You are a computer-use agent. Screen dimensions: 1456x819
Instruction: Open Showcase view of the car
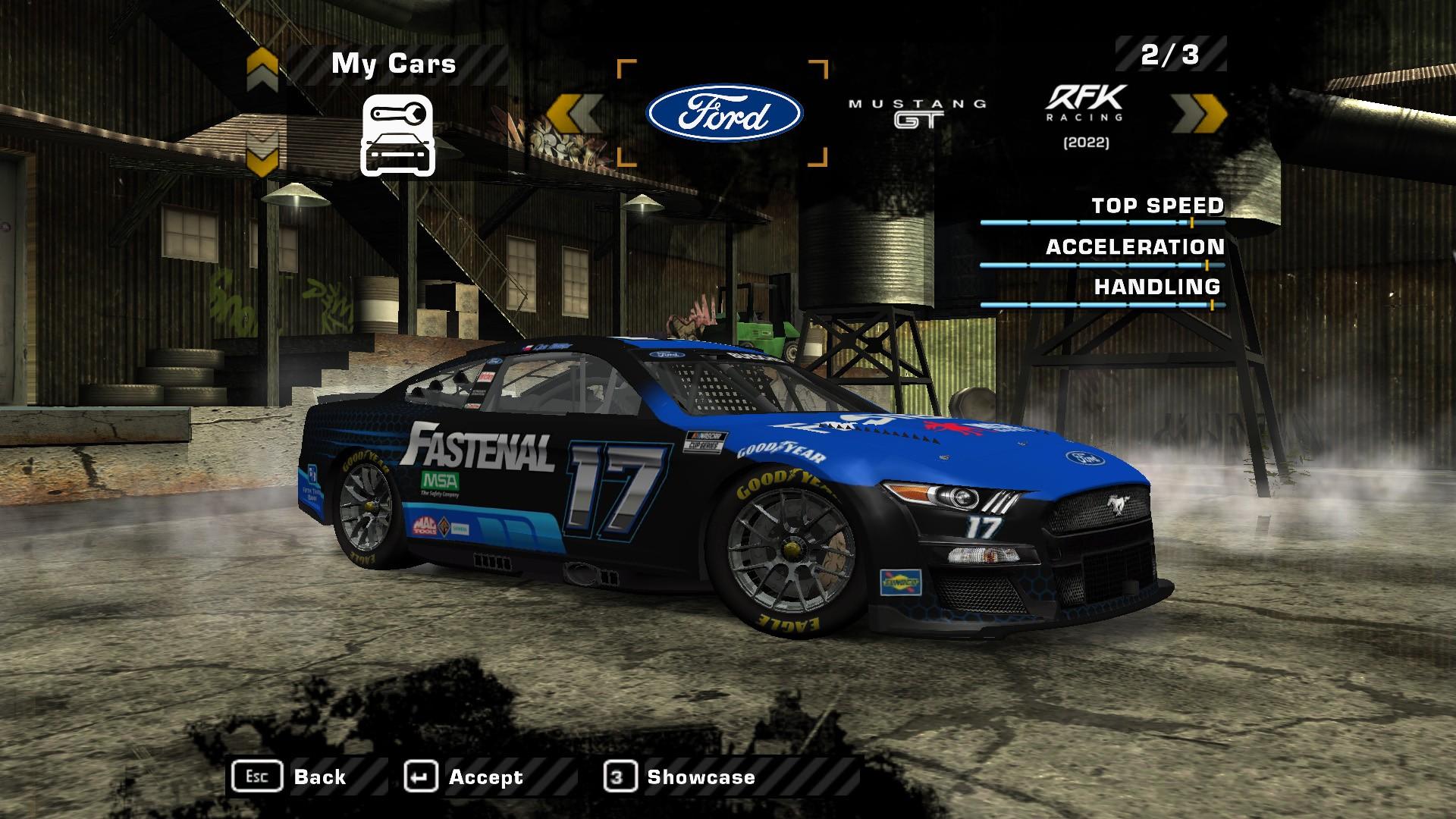point(679,777)
